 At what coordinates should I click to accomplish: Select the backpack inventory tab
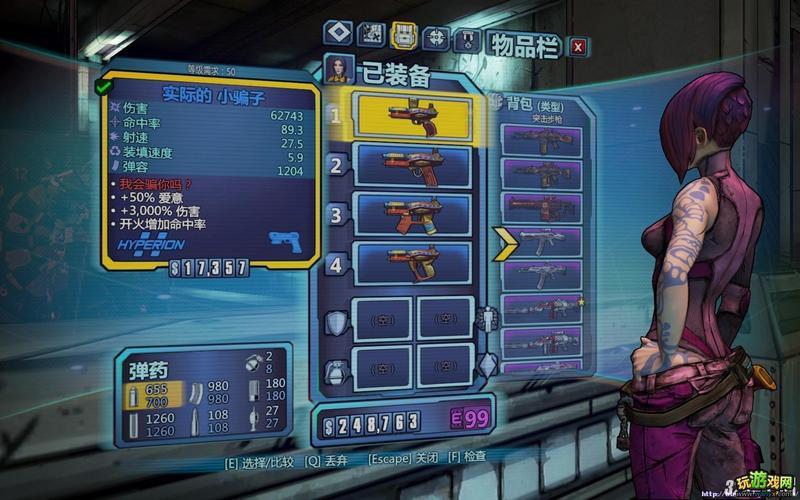(x=404, y=37)
